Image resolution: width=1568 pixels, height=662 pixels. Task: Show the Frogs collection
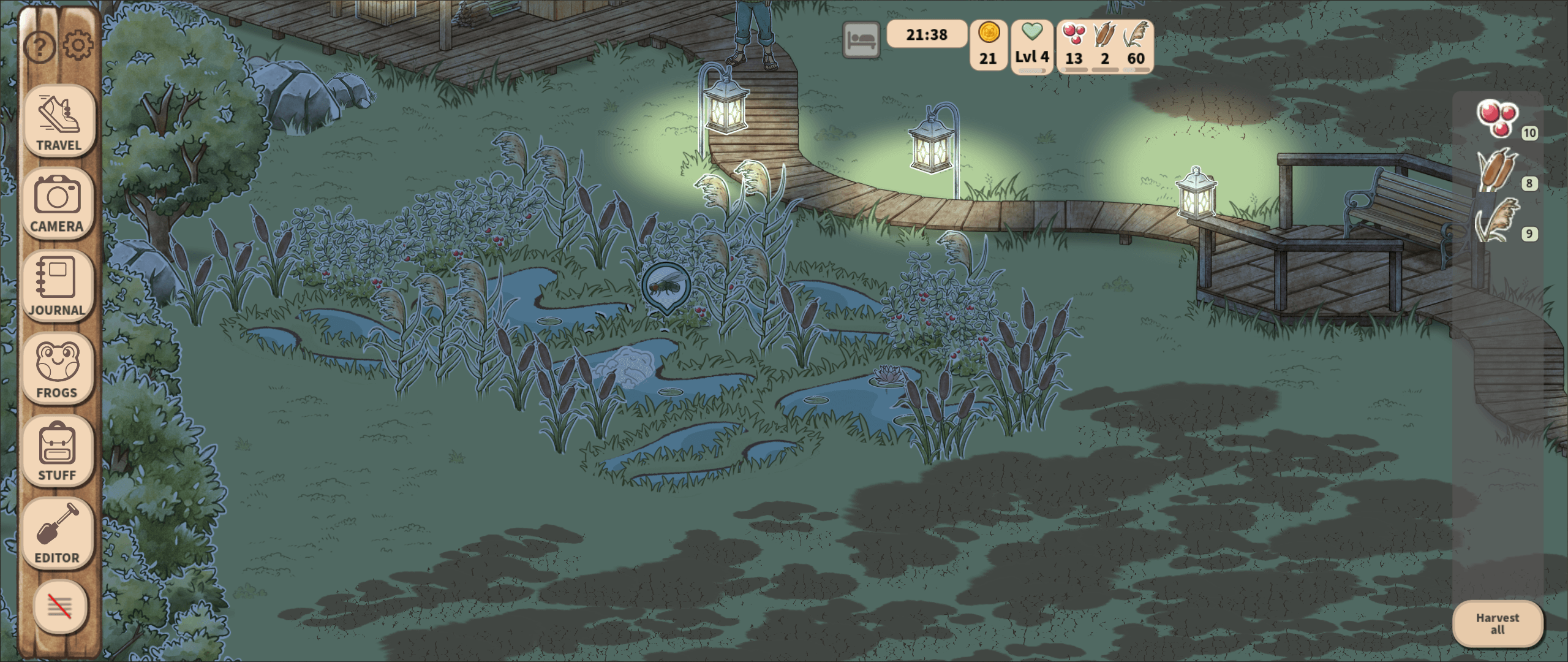point(58,369)
